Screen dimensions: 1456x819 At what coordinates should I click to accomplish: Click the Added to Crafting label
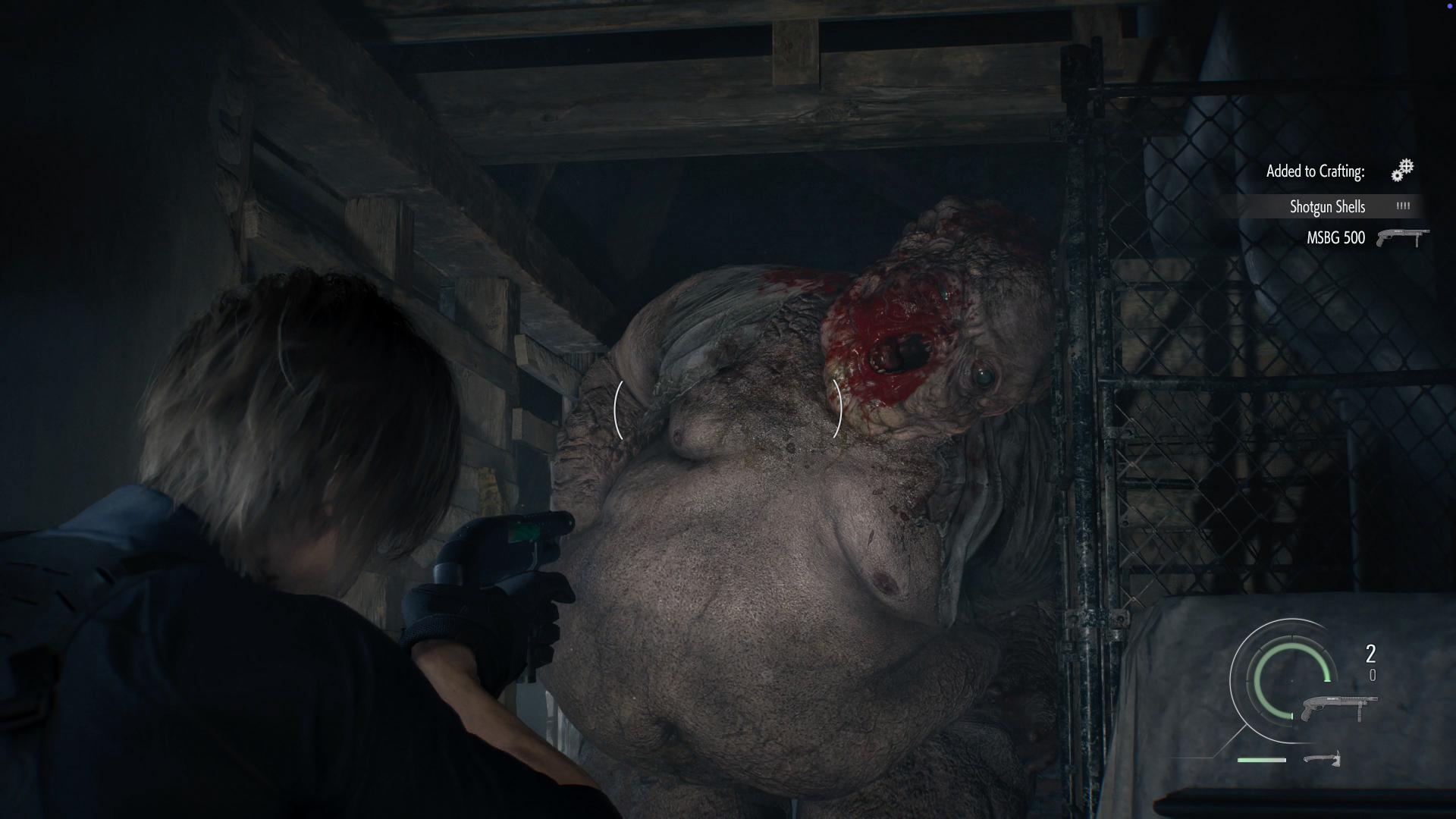pyautogui.click(x=1316, y=171)
